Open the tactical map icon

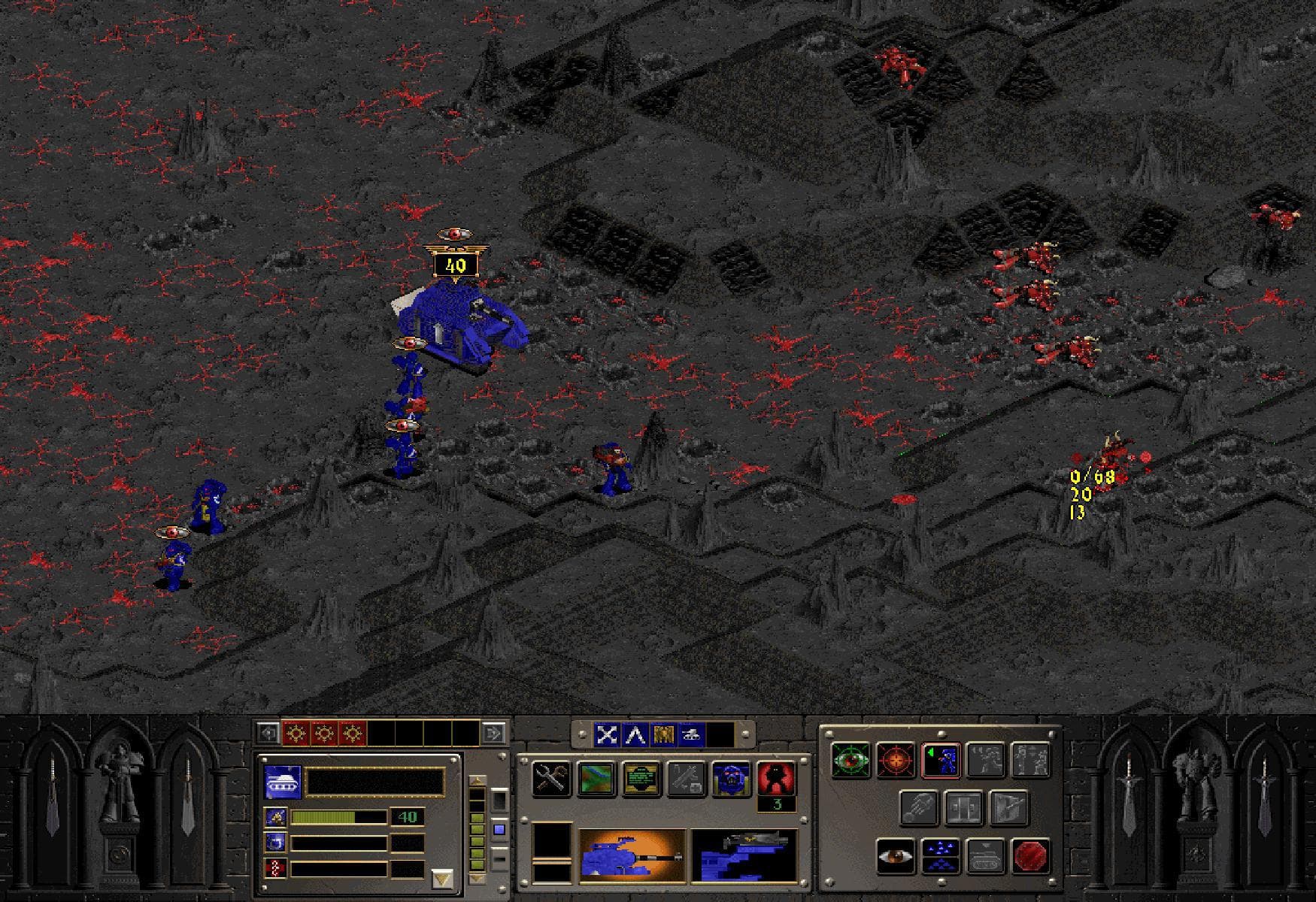point(596,778)
